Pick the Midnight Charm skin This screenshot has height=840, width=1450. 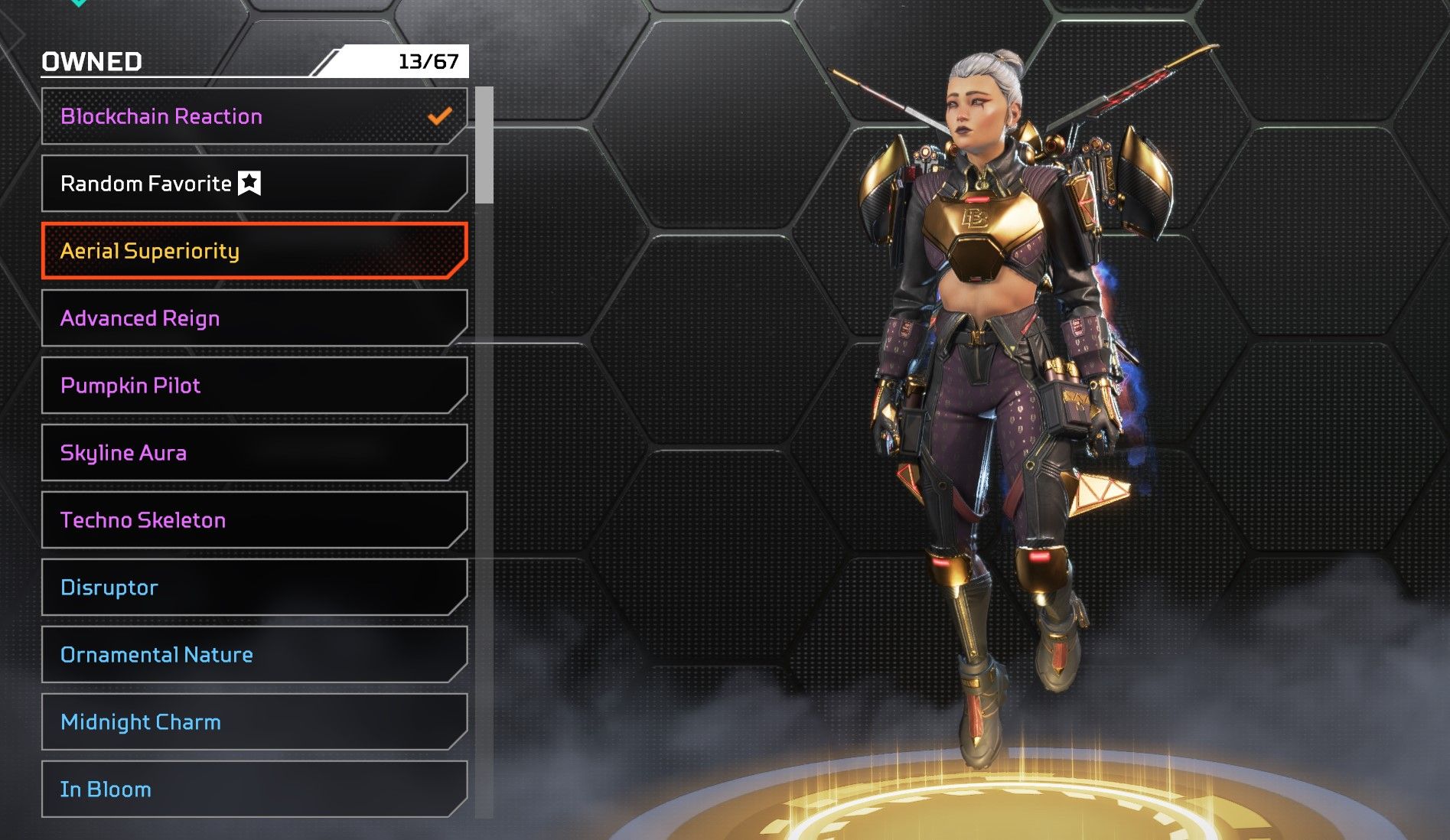click(x=253, y=722)
